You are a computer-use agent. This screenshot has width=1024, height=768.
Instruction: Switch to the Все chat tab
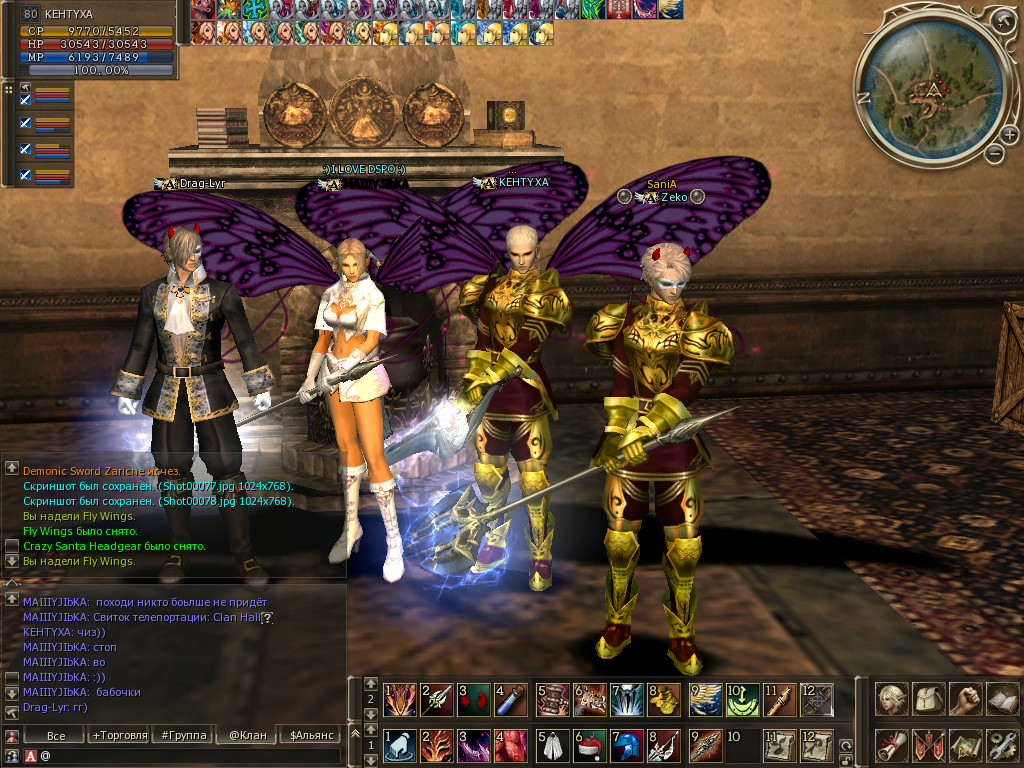point(56,735)
